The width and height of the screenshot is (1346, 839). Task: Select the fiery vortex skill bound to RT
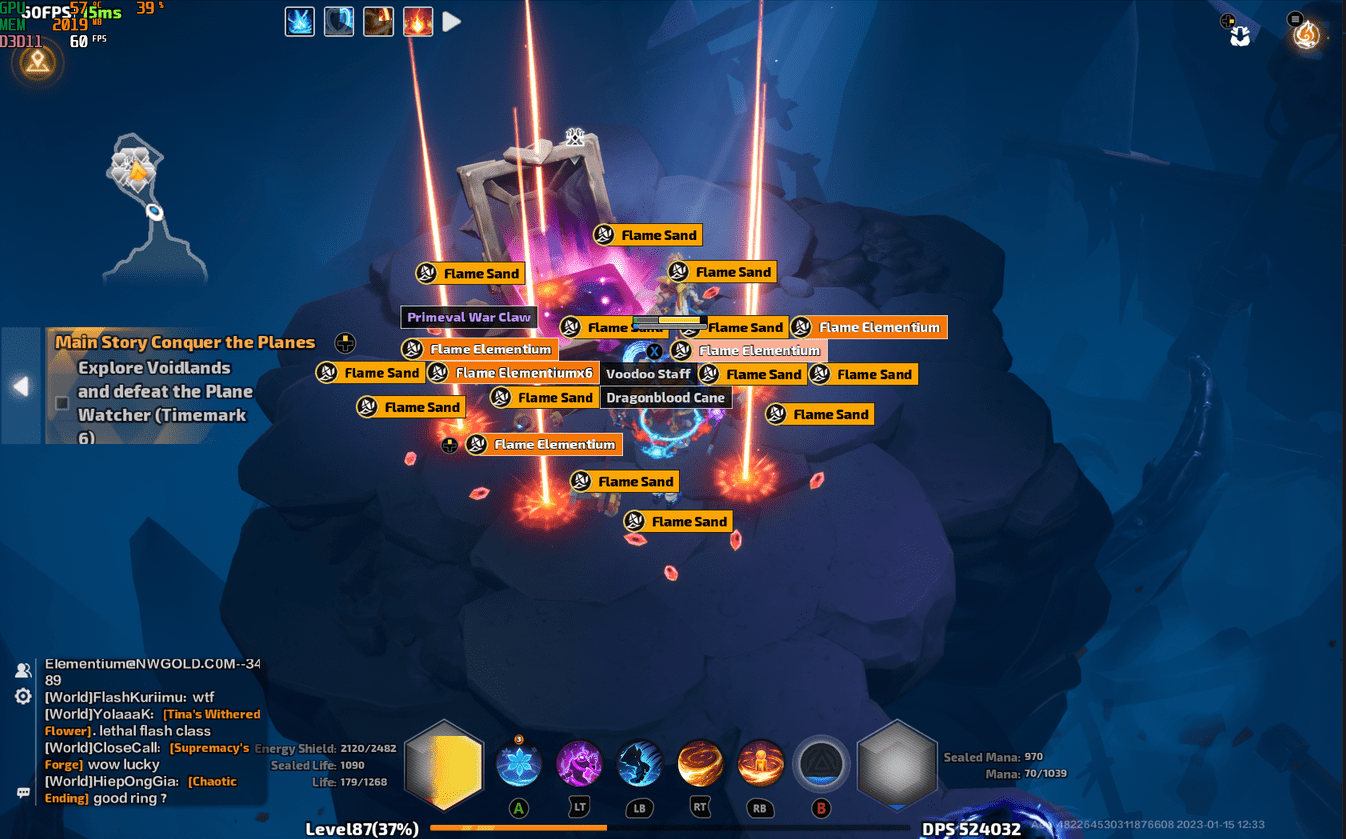pos(700,763)
